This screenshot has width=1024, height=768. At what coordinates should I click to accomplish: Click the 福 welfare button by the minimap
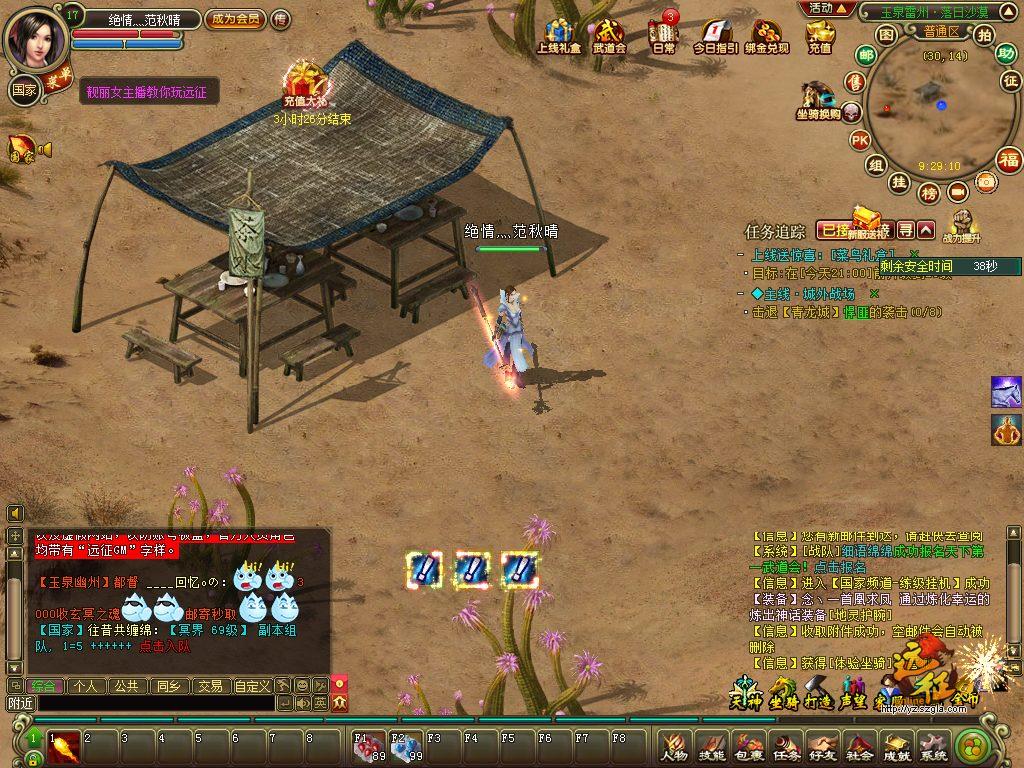(x=1010, y=159)
